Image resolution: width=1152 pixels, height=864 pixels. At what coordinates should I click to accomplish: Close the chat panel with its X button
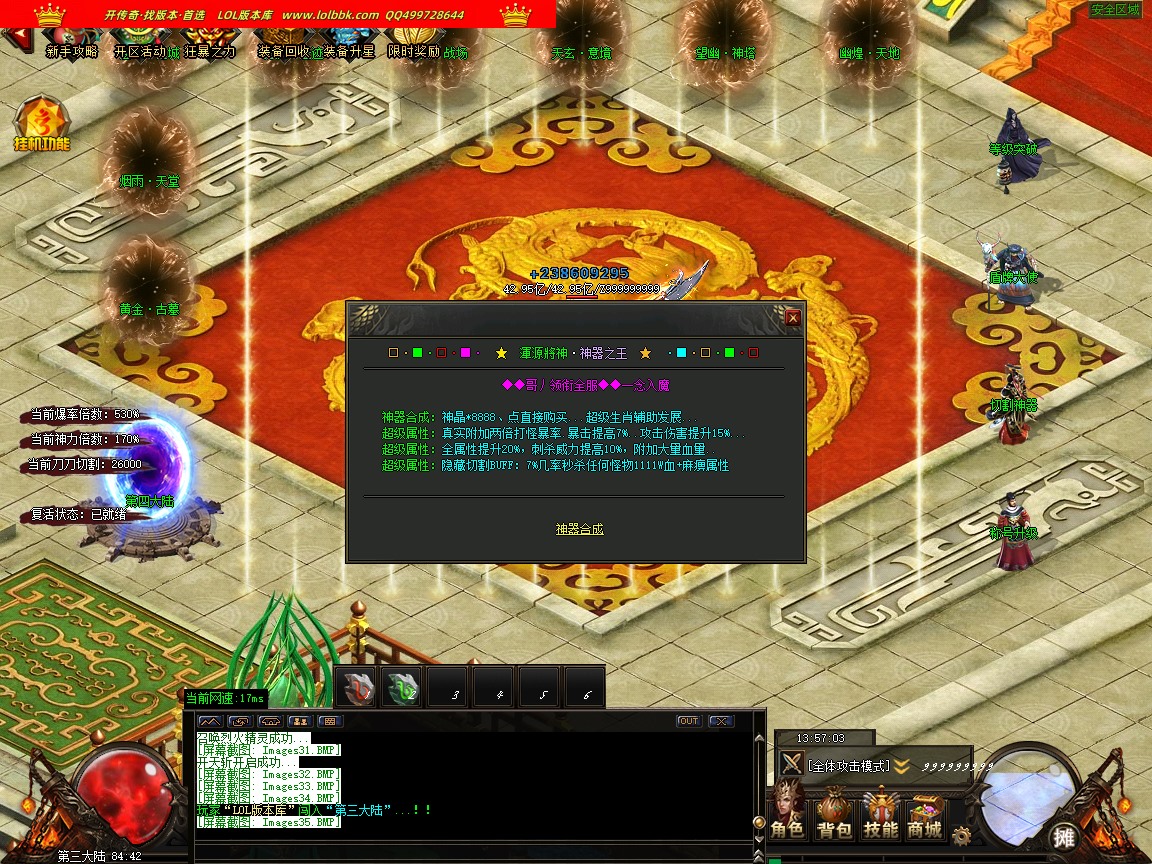pos(720,721)
